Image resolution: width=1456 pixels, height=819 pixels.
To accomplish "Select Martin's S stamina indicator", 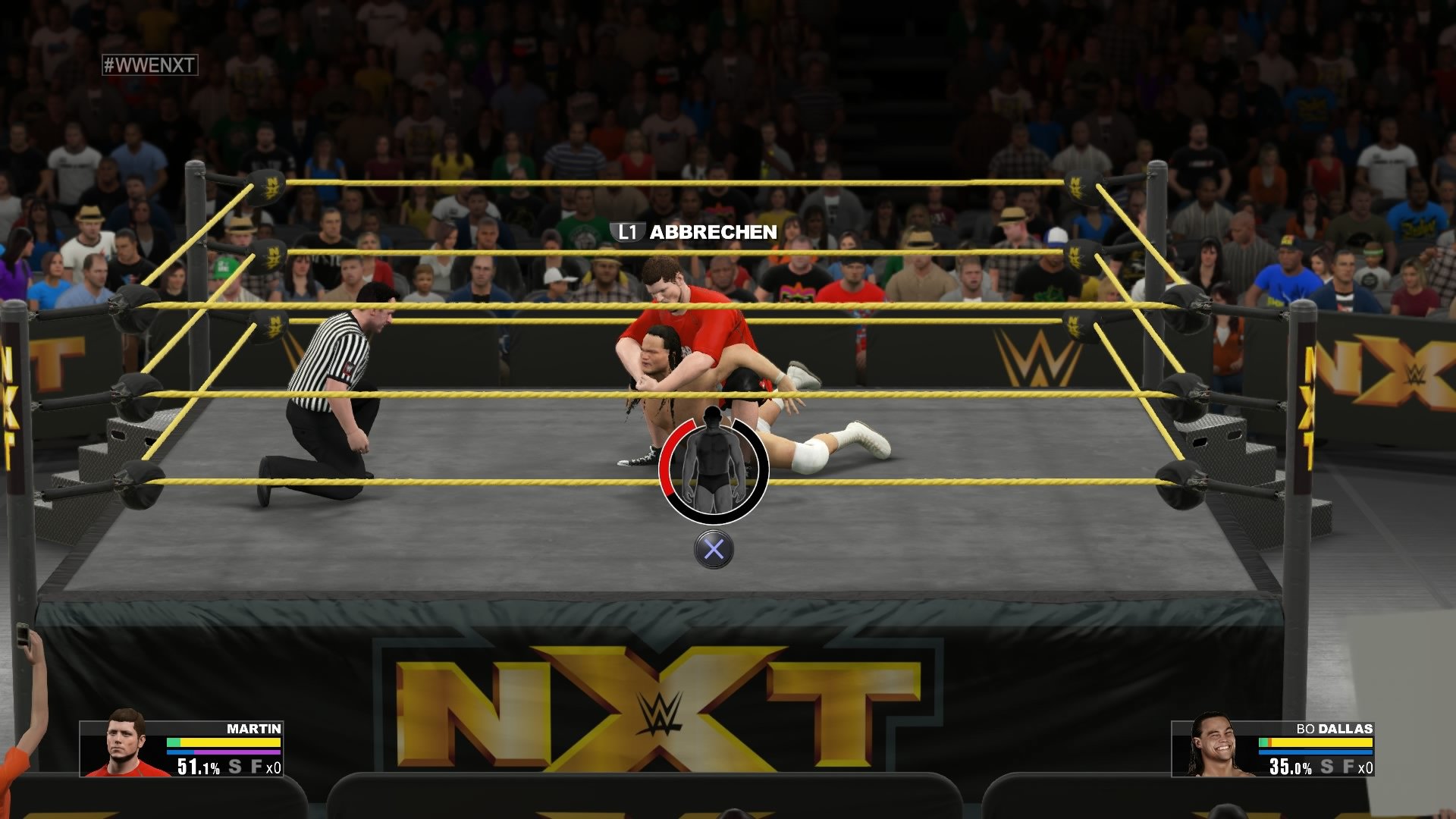I will pos(234,767).
